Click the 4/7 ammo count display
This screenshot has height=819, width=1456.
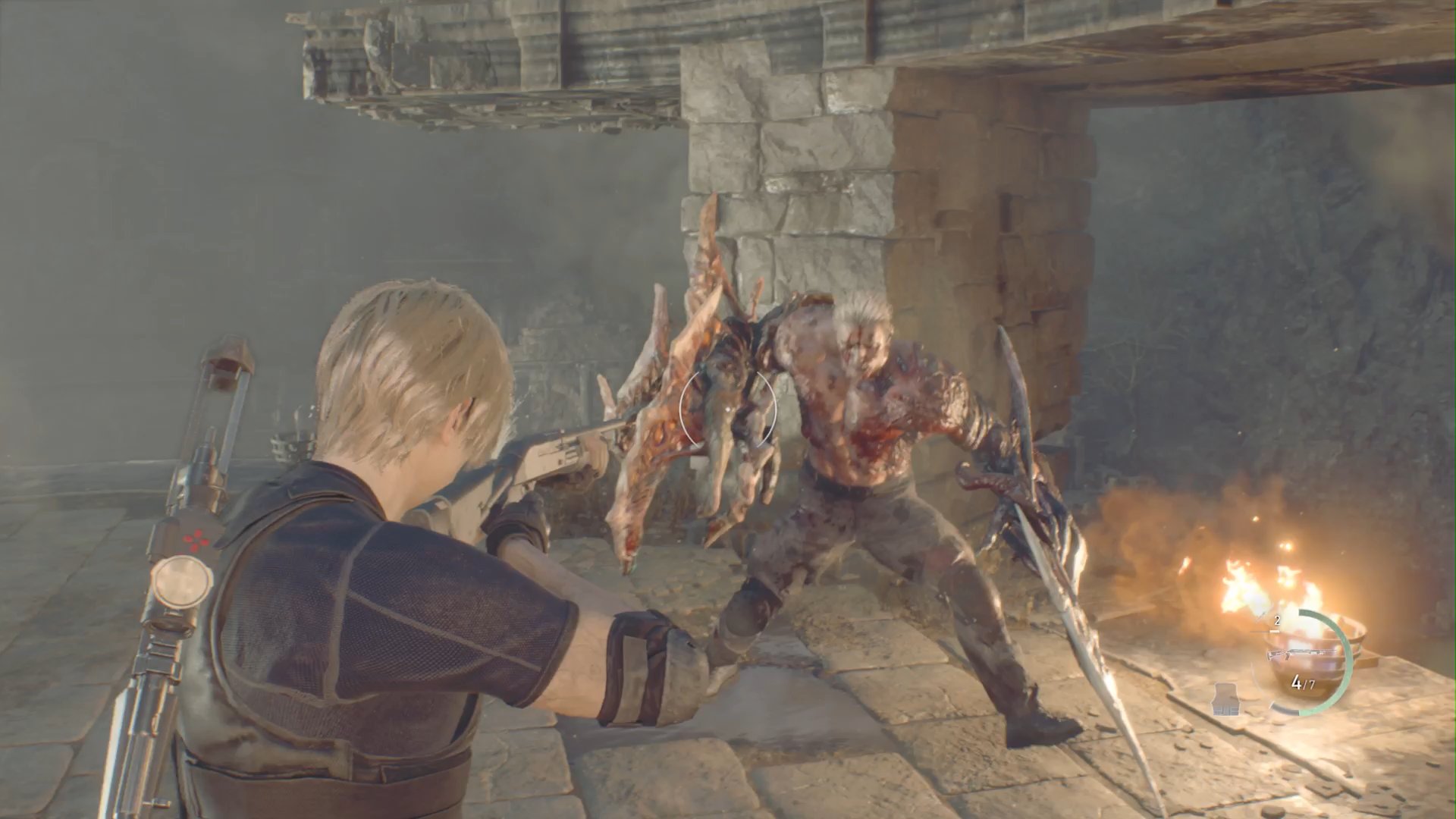[1303, 682]
